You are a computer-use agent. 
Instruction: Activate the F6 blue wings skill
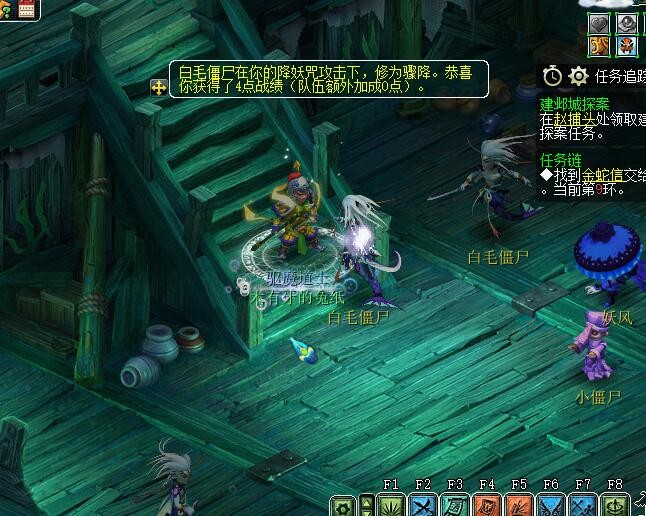coord(551,505)
